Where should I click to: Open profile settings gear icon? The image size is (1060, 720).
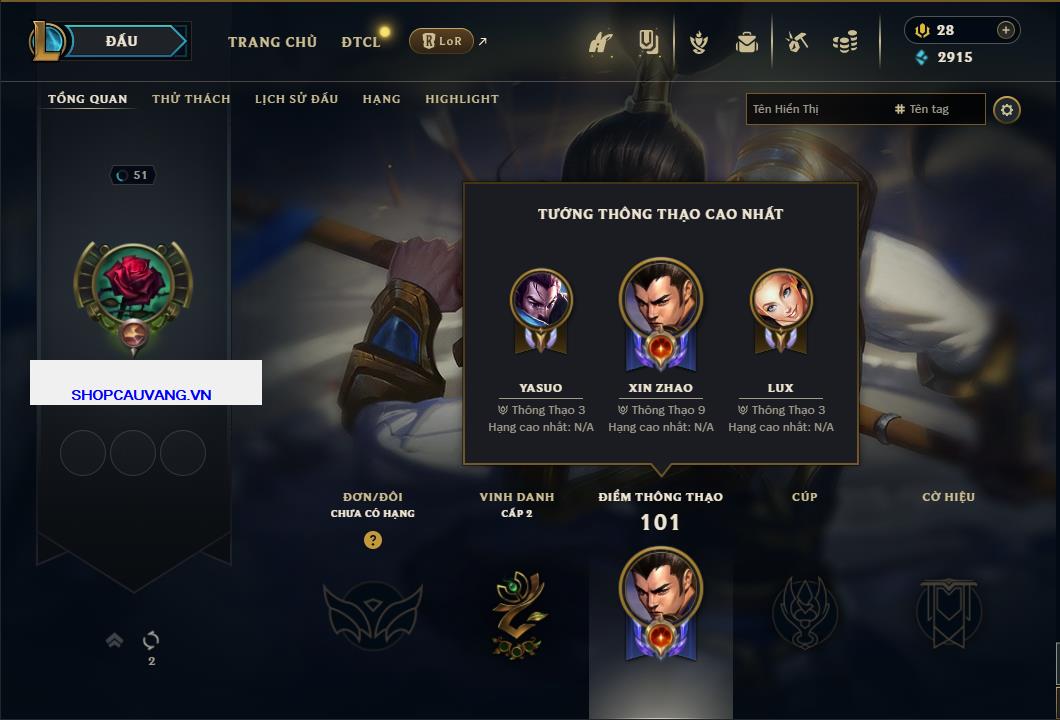pos(1007,109)
